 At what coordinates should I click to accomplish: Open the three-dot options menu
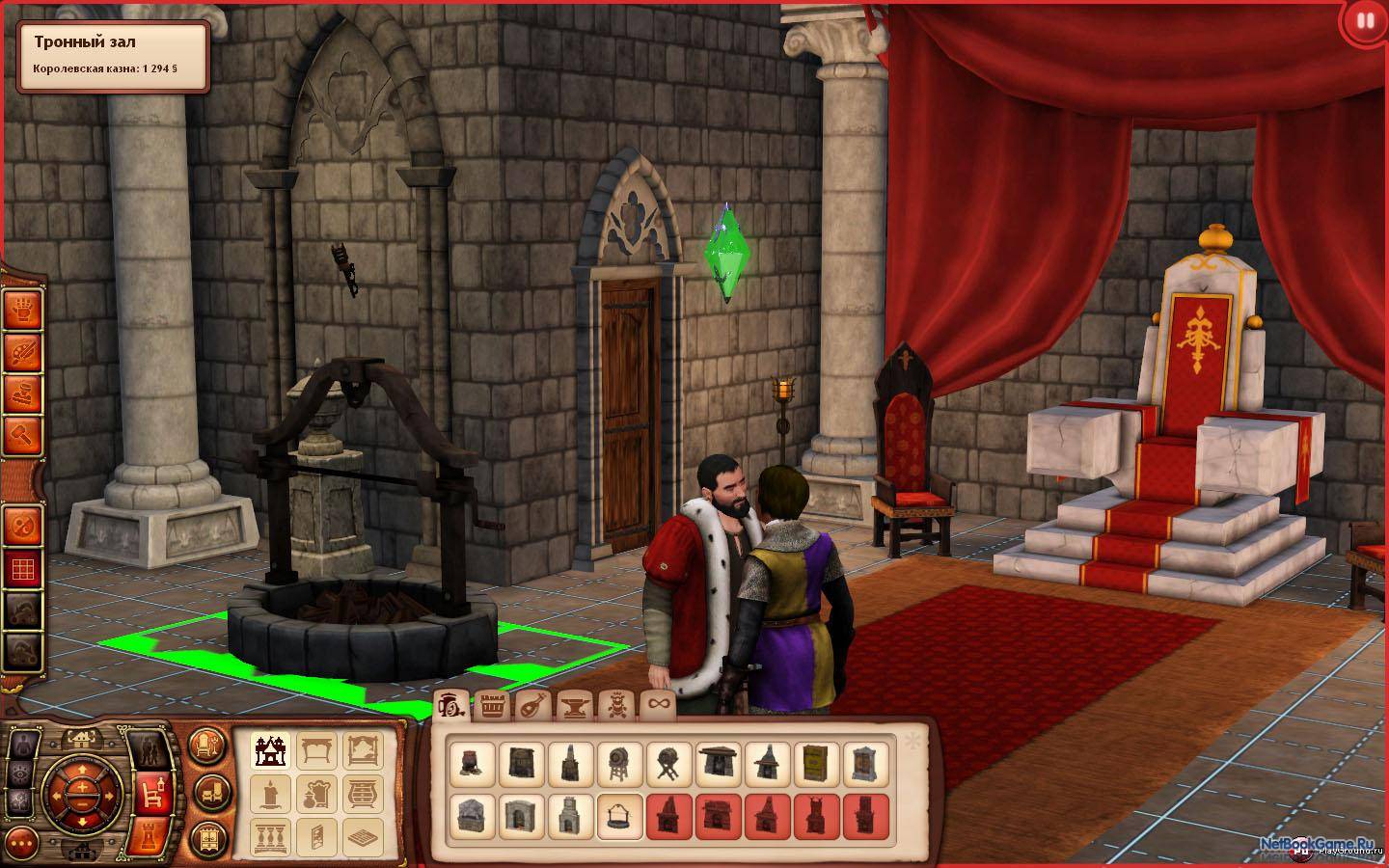tap(22, 840)
